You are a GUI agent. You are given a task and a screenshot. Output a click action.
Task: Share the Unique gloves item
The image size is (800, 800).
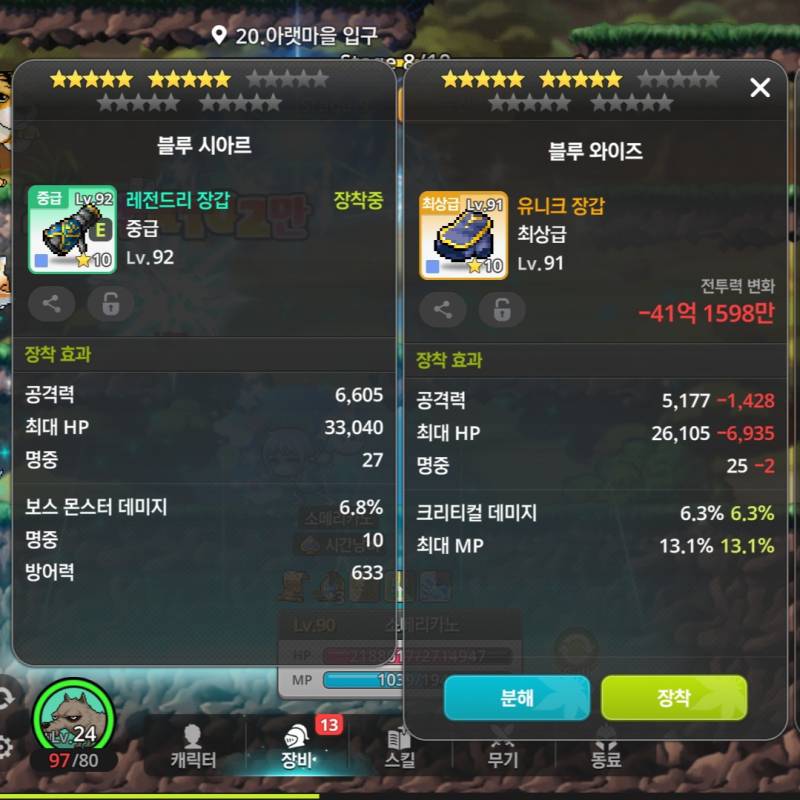click(x=443, y=310)
